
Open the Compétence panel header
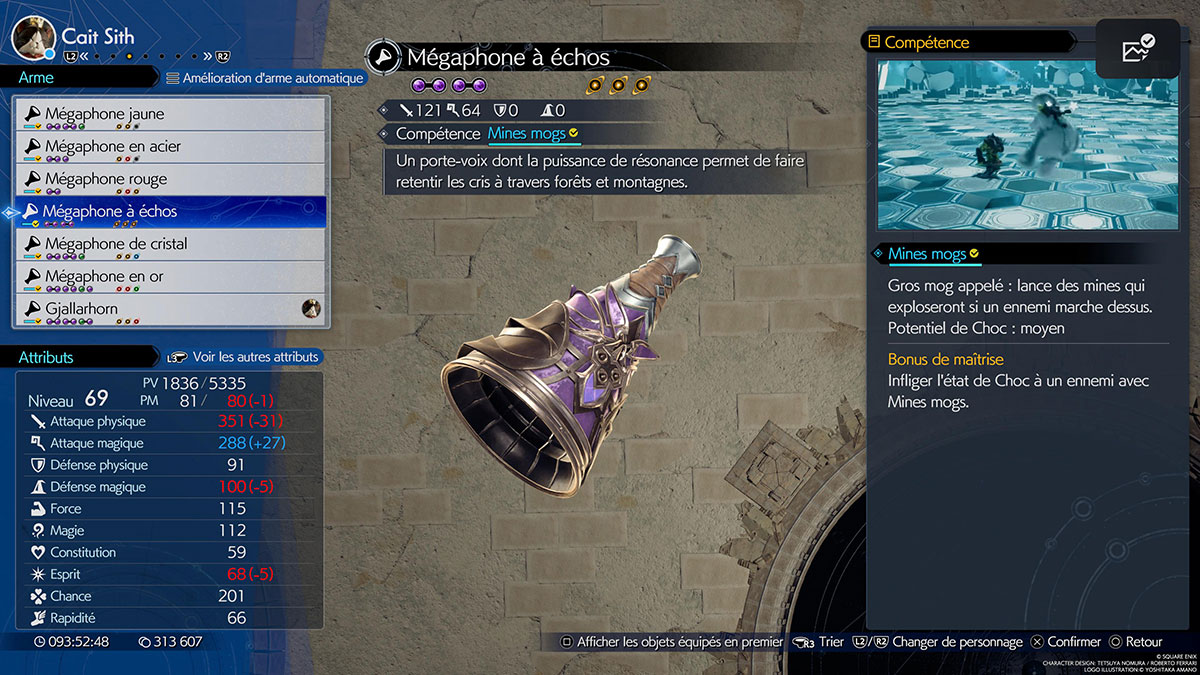927,43
